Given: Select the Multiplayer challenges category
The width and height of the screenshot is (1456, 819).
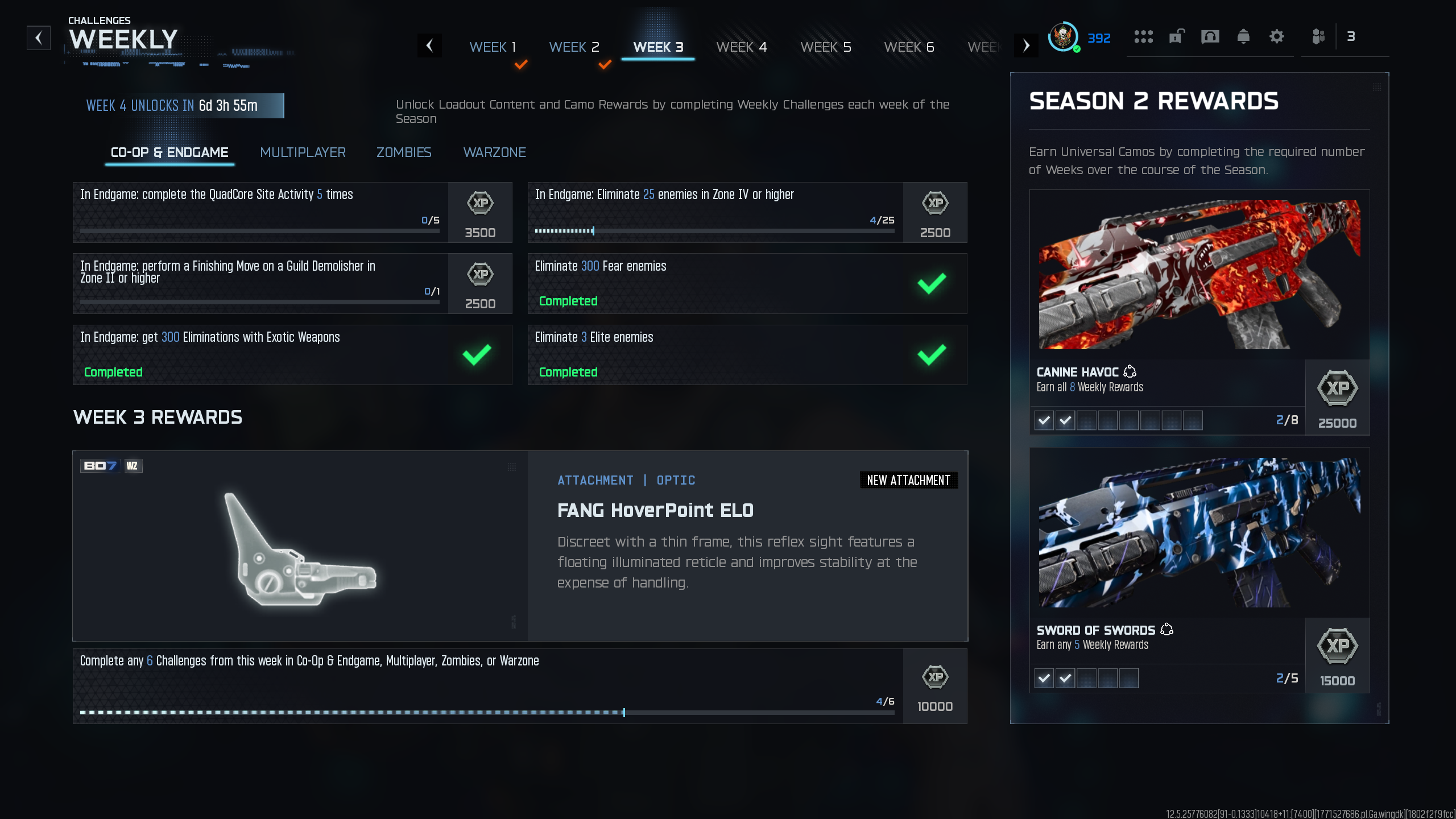Looking at the screenshot, I should point(303,152).
